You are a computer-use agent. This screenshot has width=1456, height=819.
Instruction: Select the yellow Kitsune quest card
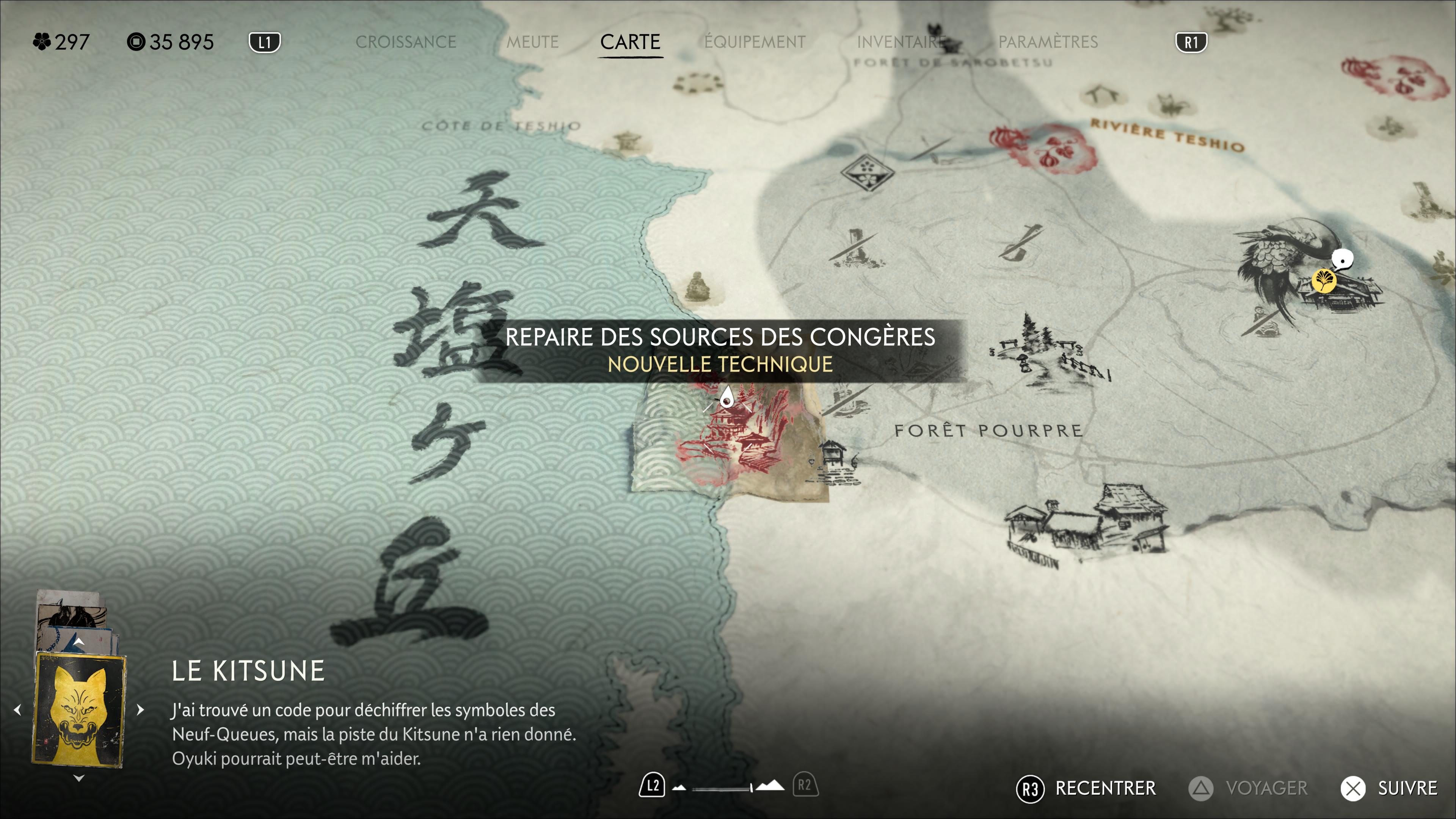79,710
